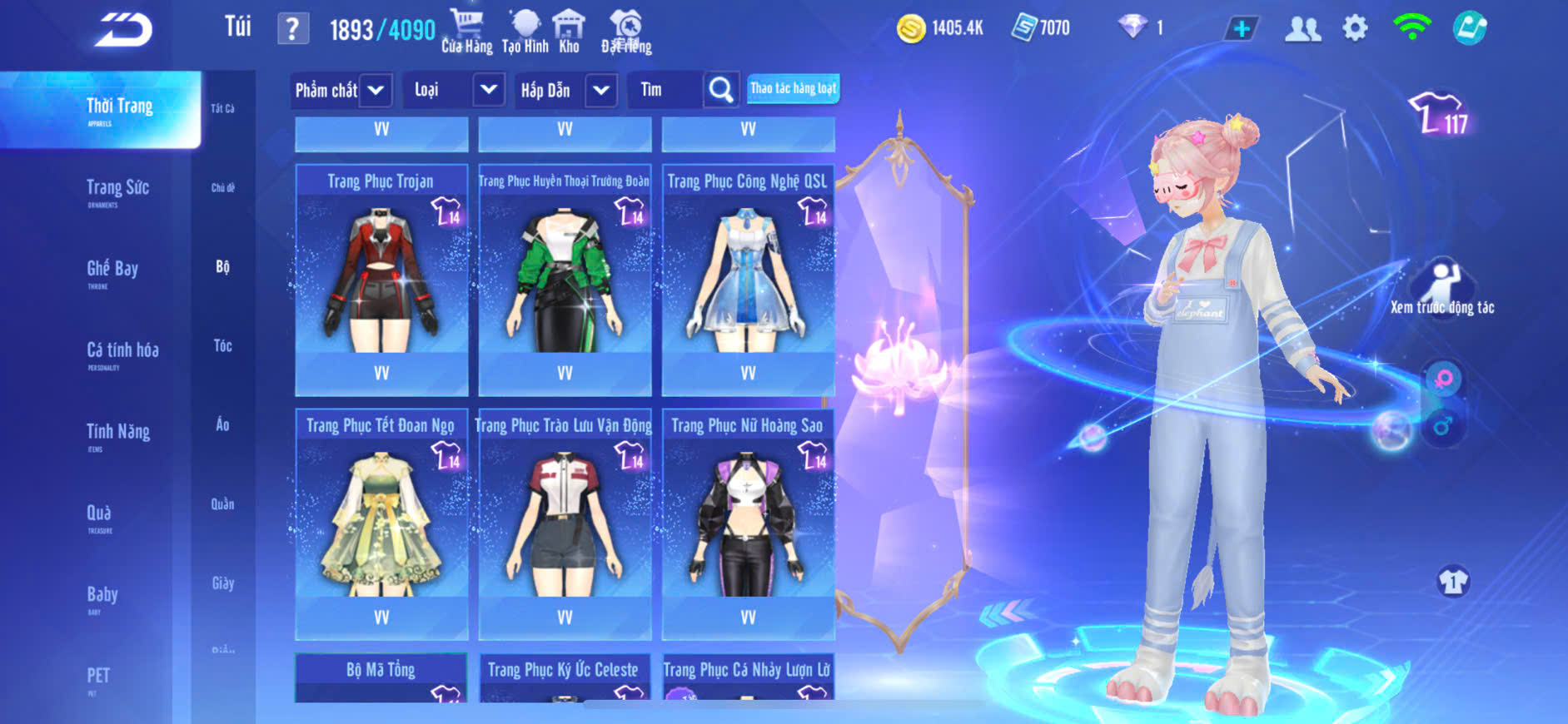Select the Tính Năng tab
1568x724 pixels.
click(118, 433)
